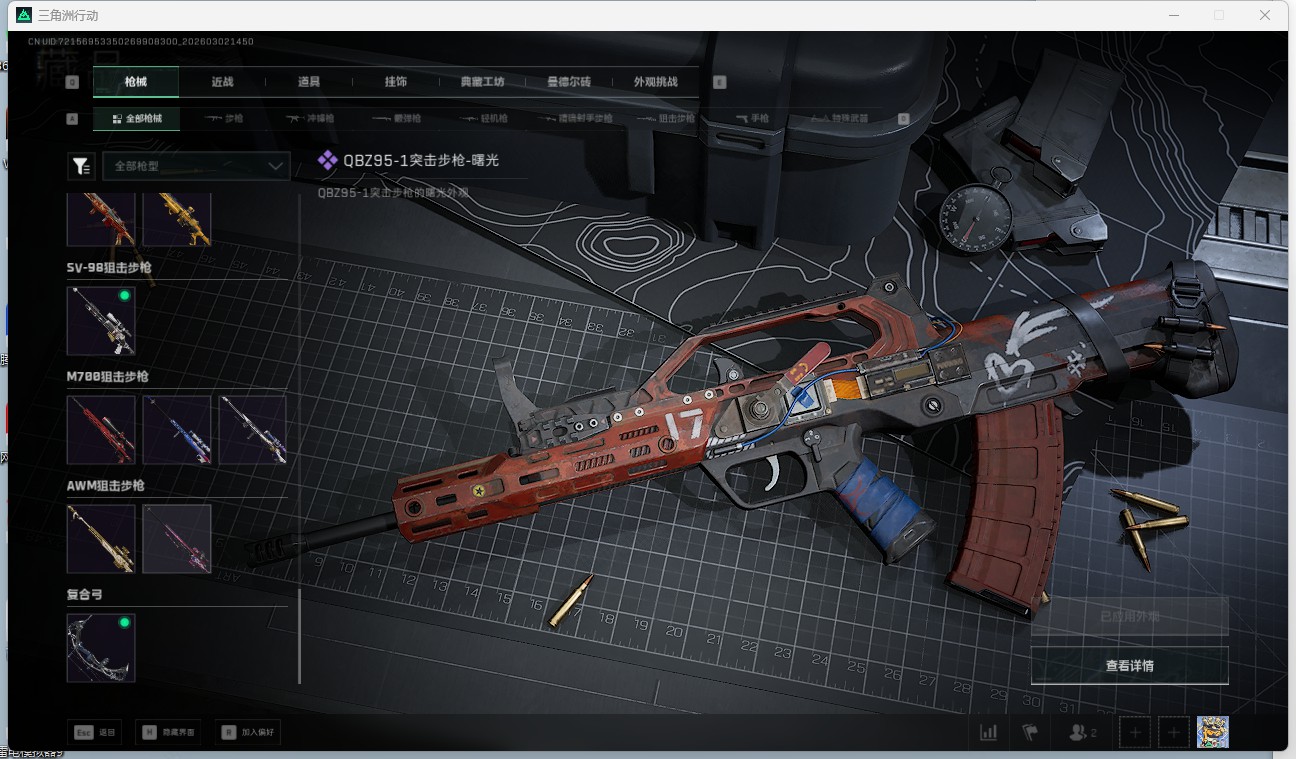Pick the blue M700 sniper skin
1296x759 pixels.
coord(177,430)
